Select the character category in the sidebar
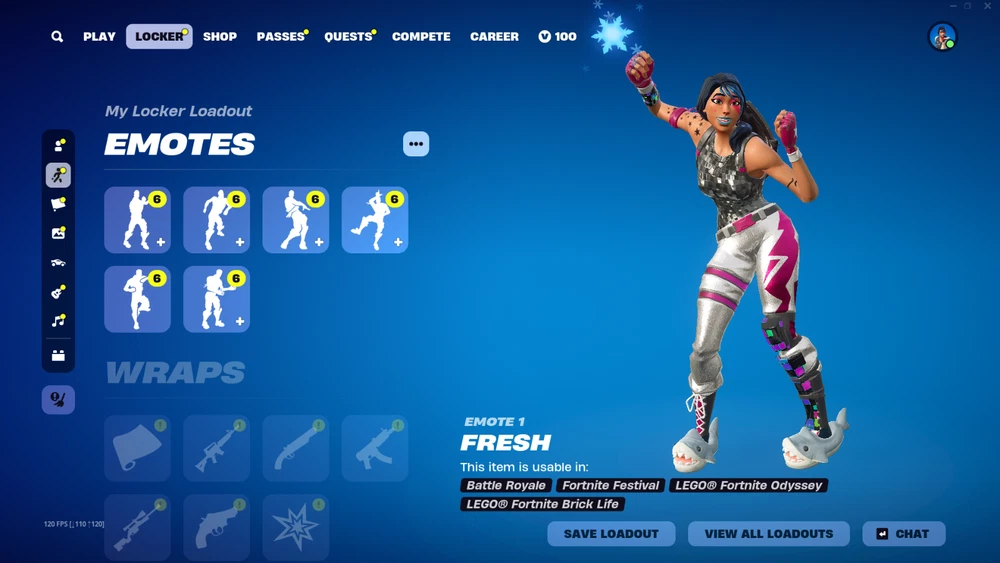1000x563 pixels. click(x=58, y=146)
